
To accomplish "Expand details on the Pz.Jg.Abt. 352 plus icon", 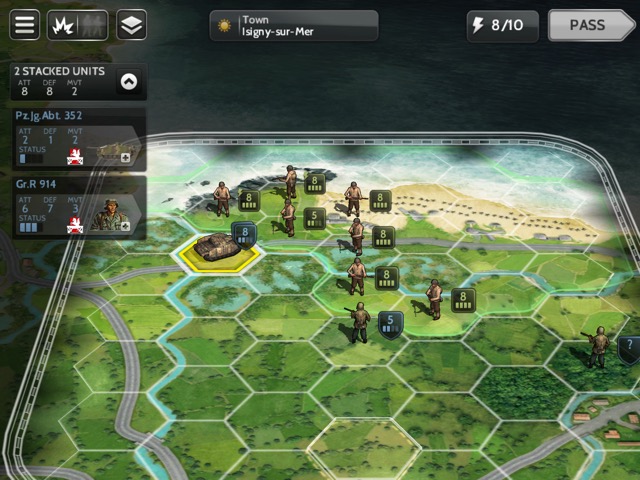I will (x=125, y=157).
